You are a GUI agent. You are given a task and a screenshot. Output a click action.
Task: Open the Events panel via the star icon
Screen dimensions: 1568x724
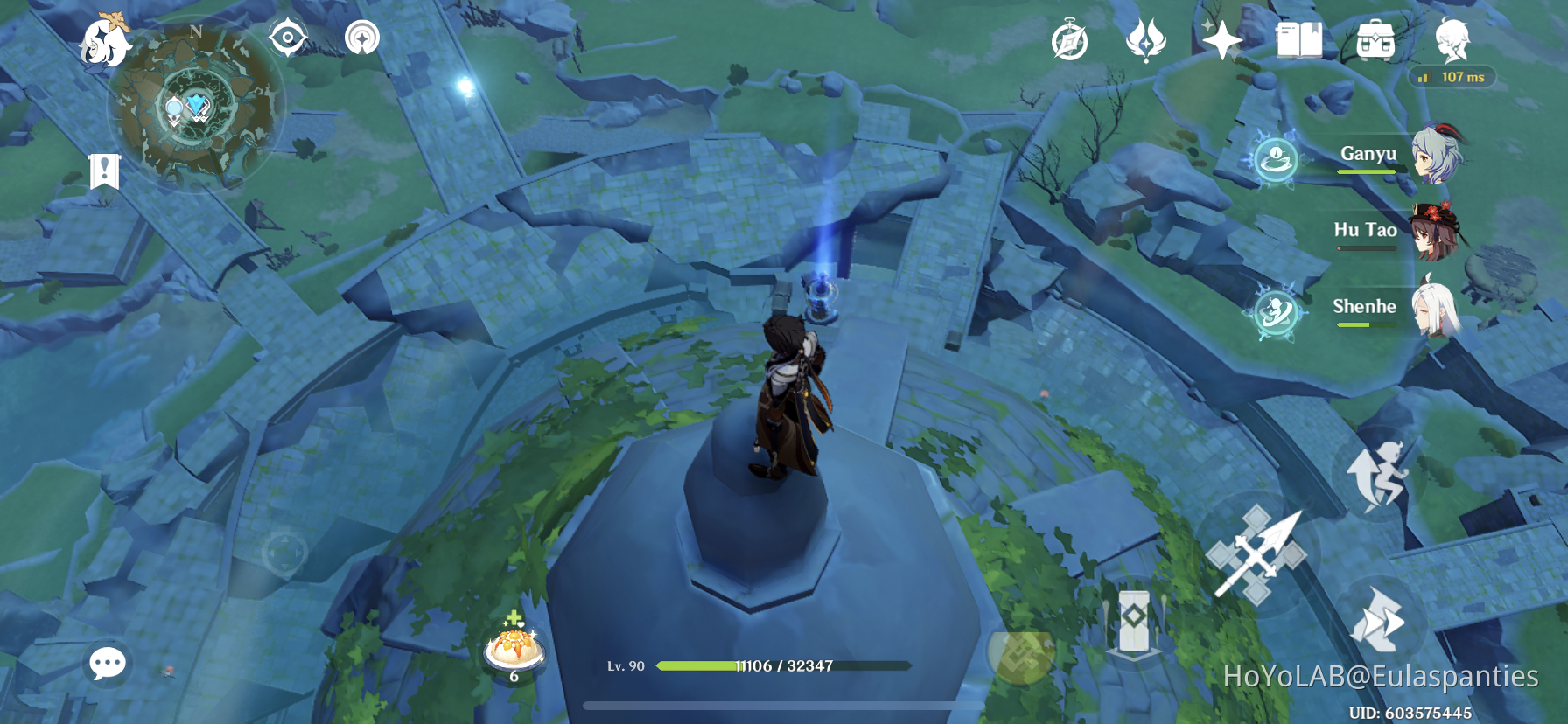click(x=1222, y=38)
